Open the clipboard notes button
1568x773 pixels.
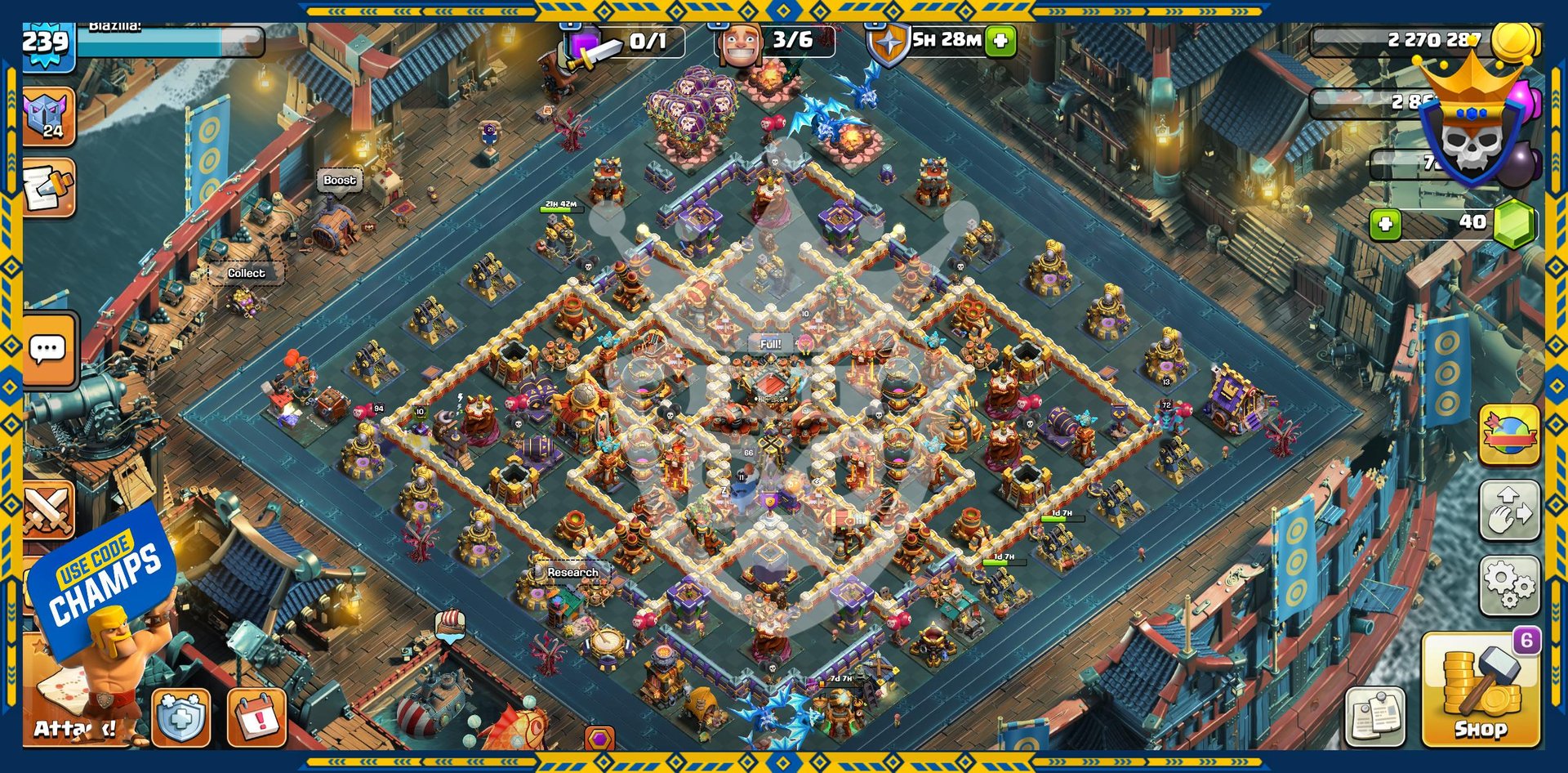tap(1375, 717)
